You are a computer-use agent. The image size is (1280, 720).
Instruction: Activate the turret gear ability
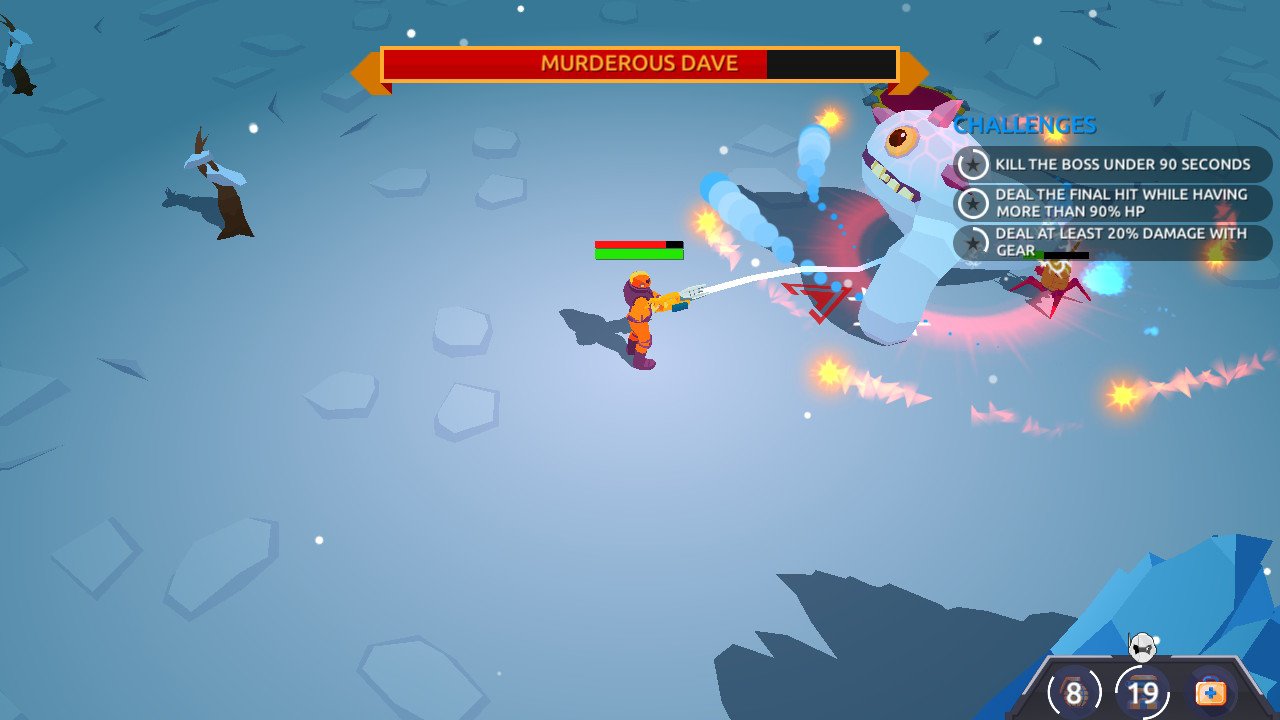tap(1143, 692)
